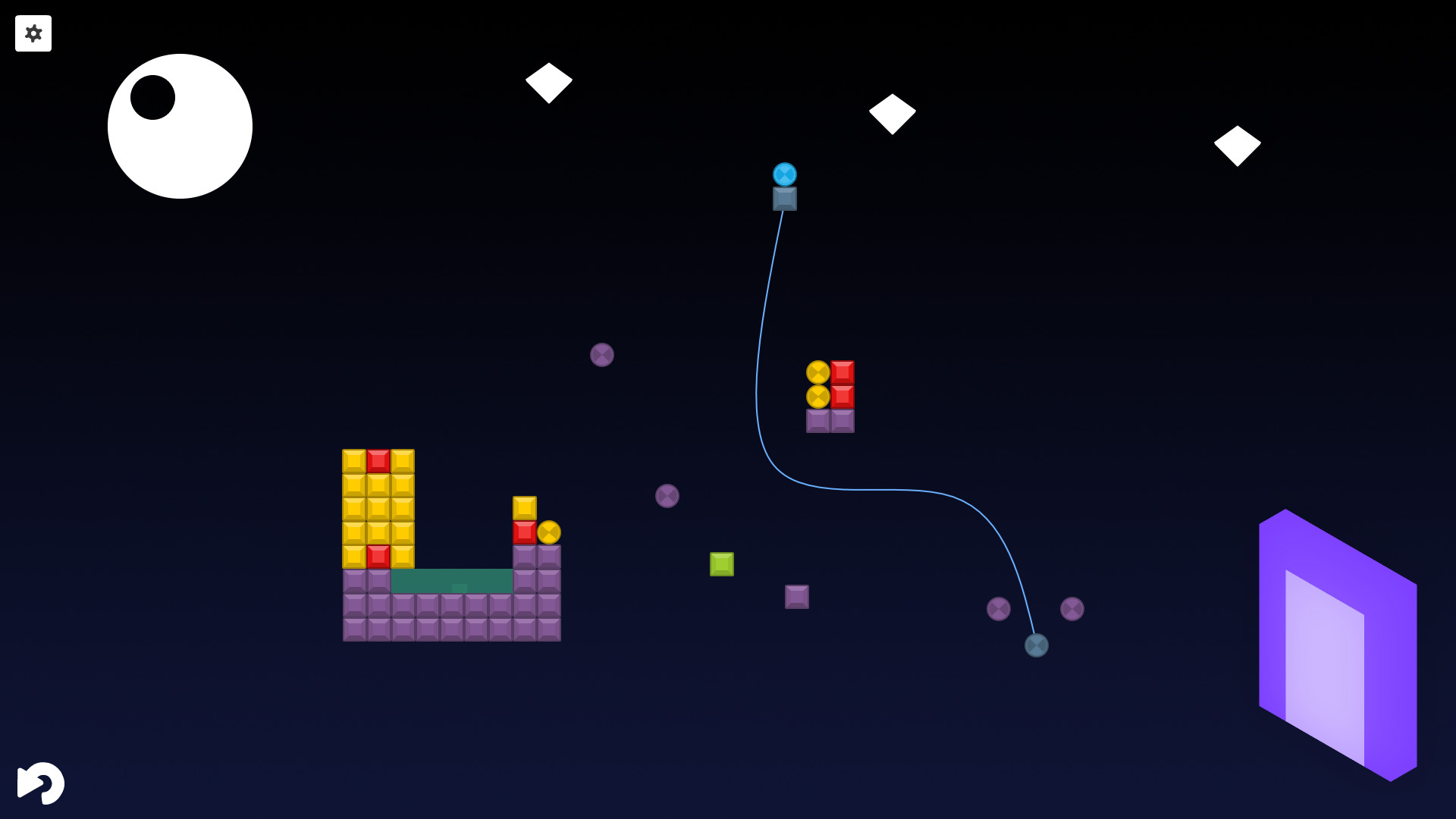Screen dimensions: 1456x819
Task: Open the settings gear icon
Action: tap(33, 33)
